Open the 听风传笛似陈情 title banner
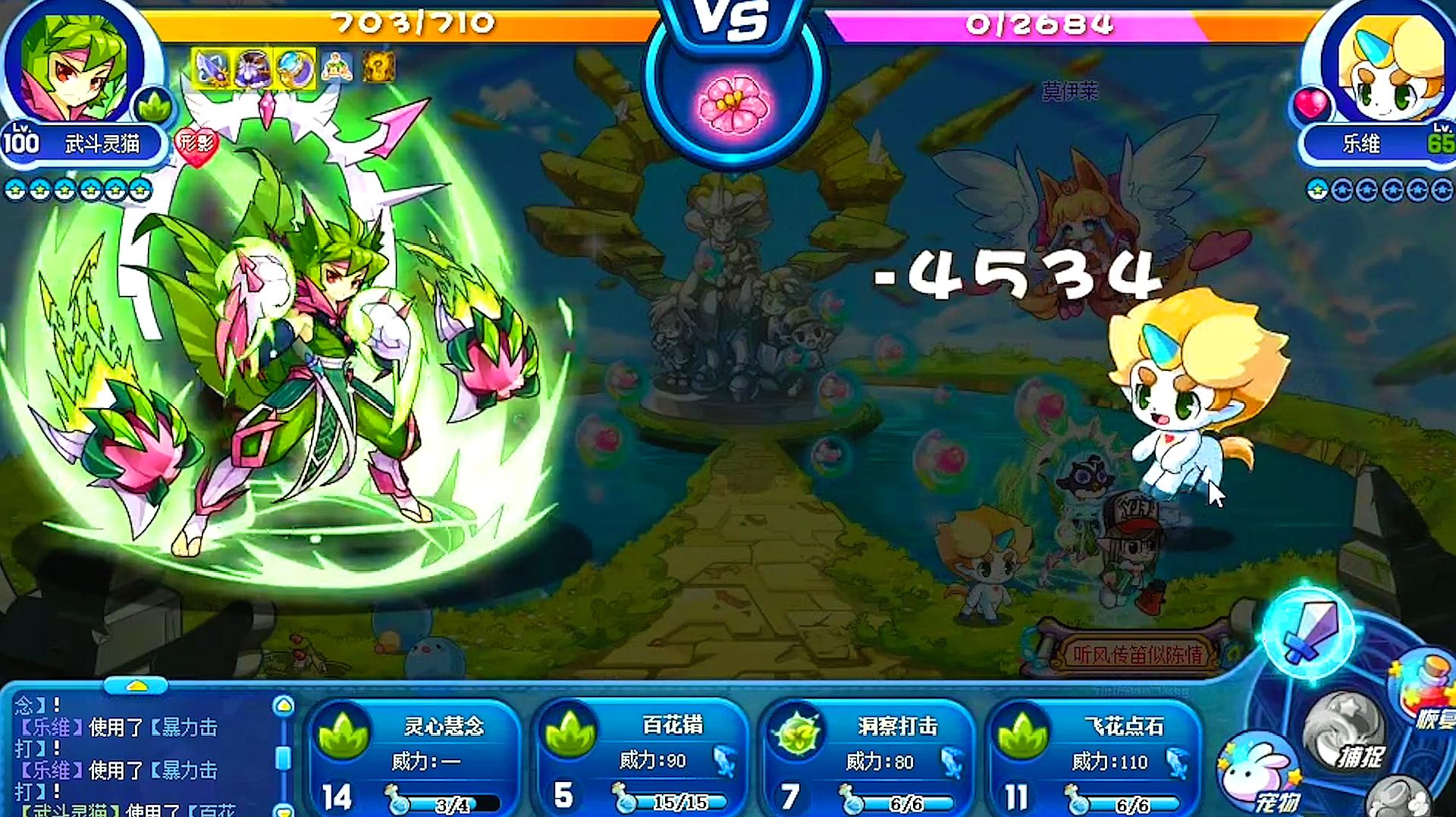Image resolution: width=1456 pixels, height=817 pixels. [x=1136, y=654]
